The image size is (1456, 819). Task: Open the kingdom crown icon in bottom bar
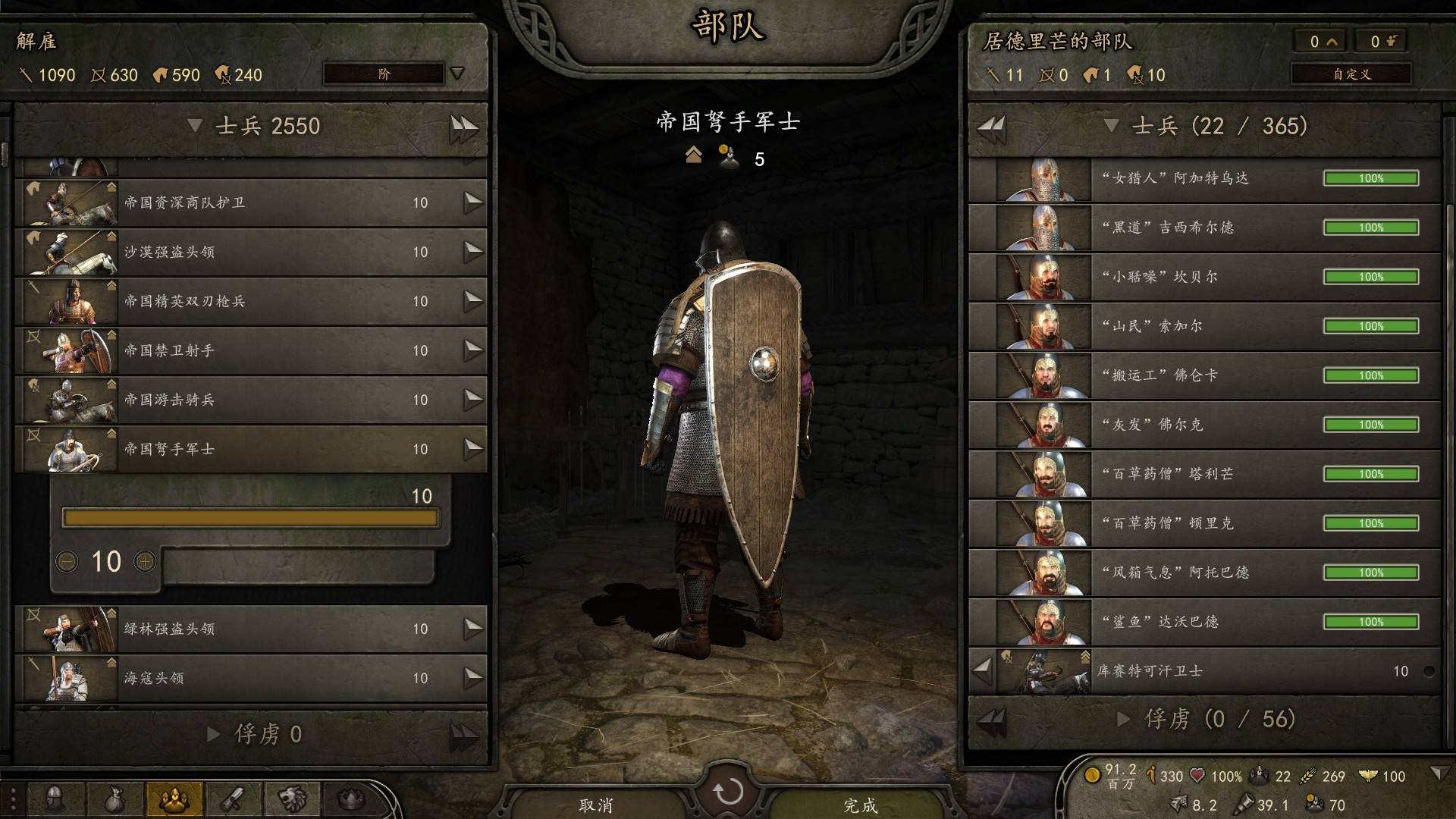350,799
